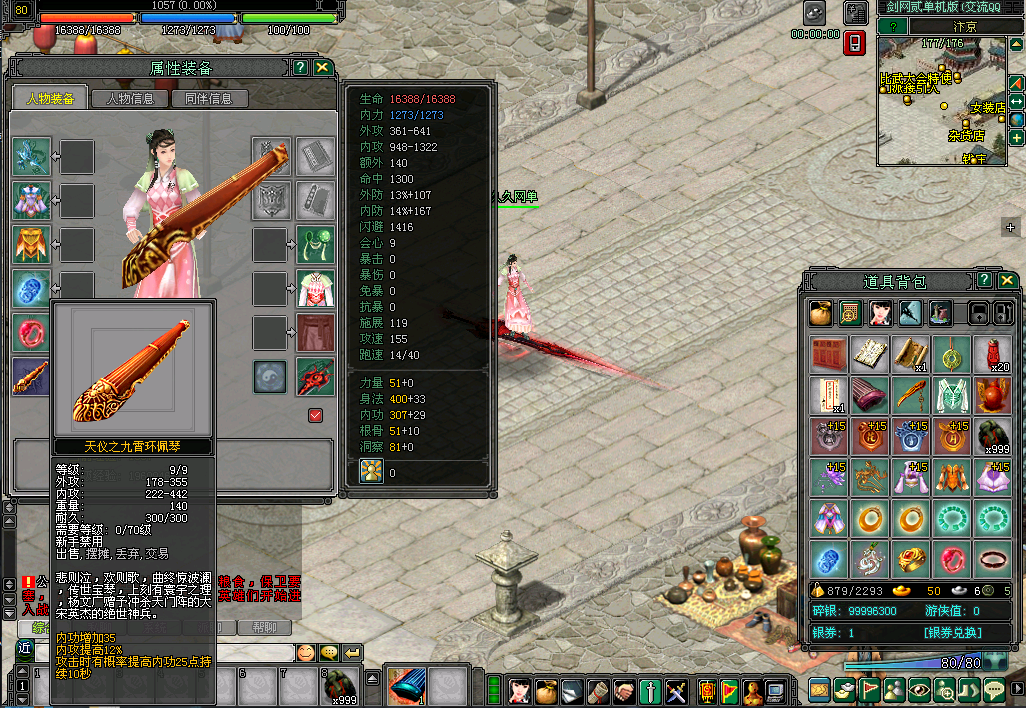Click the 银券兑换 exchange link
Viewport: 1026px width, 708px height.
click(x=952, y=632)
